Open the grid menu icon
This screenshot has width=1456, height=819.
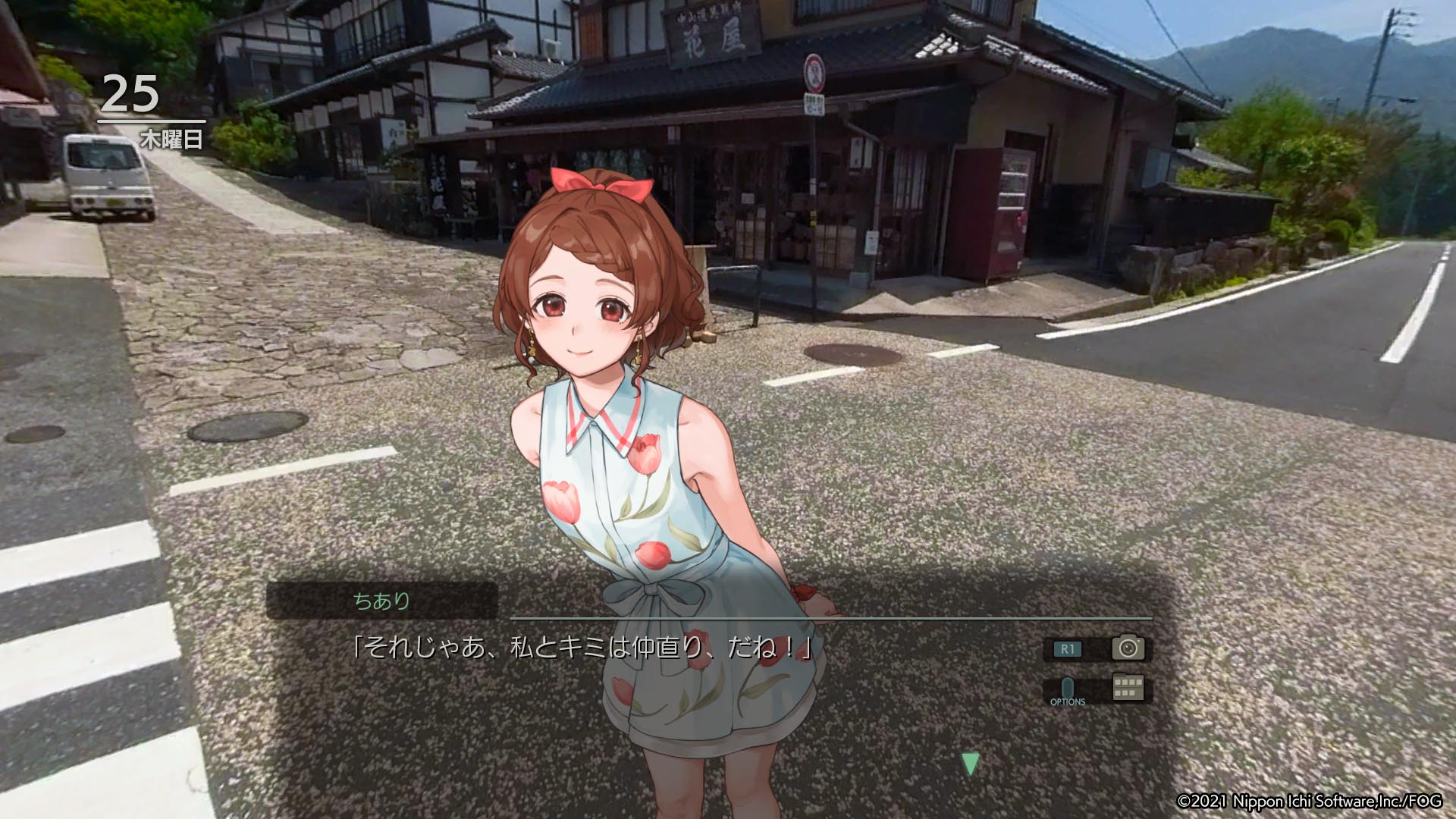(x=1128, y=688)
